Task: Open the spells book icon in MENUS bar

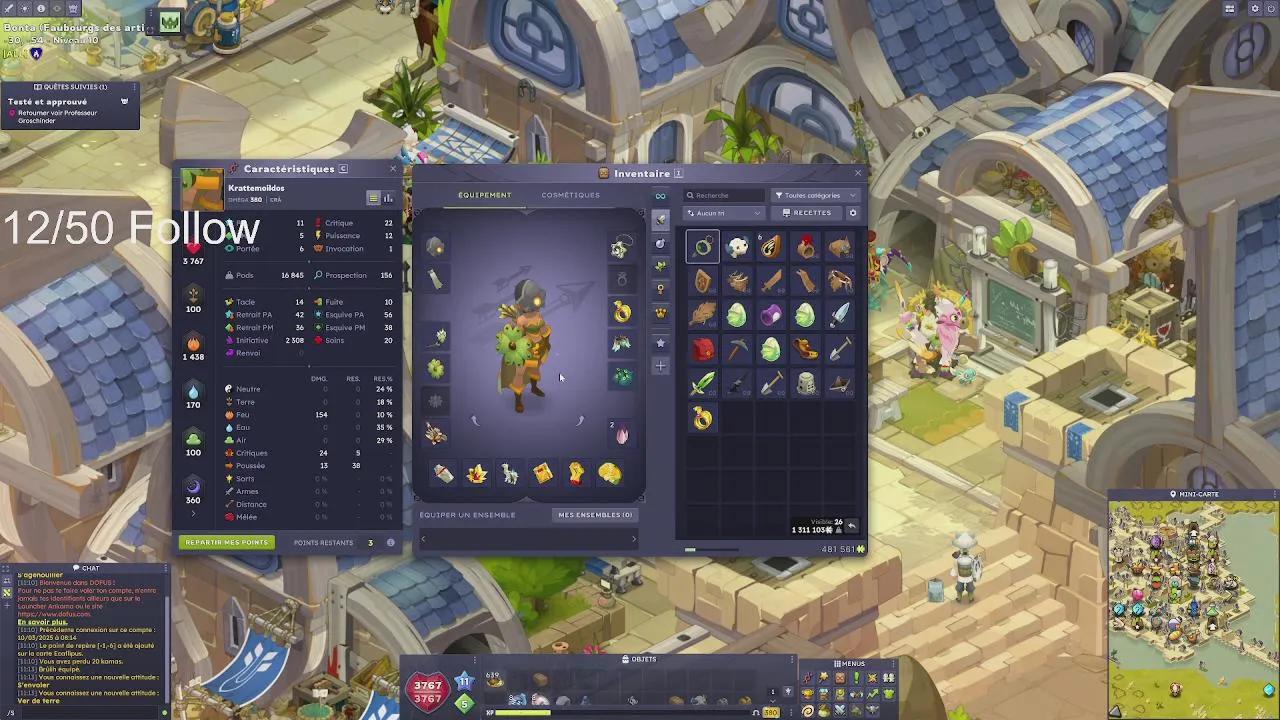Action: click(x=823, y=676)
